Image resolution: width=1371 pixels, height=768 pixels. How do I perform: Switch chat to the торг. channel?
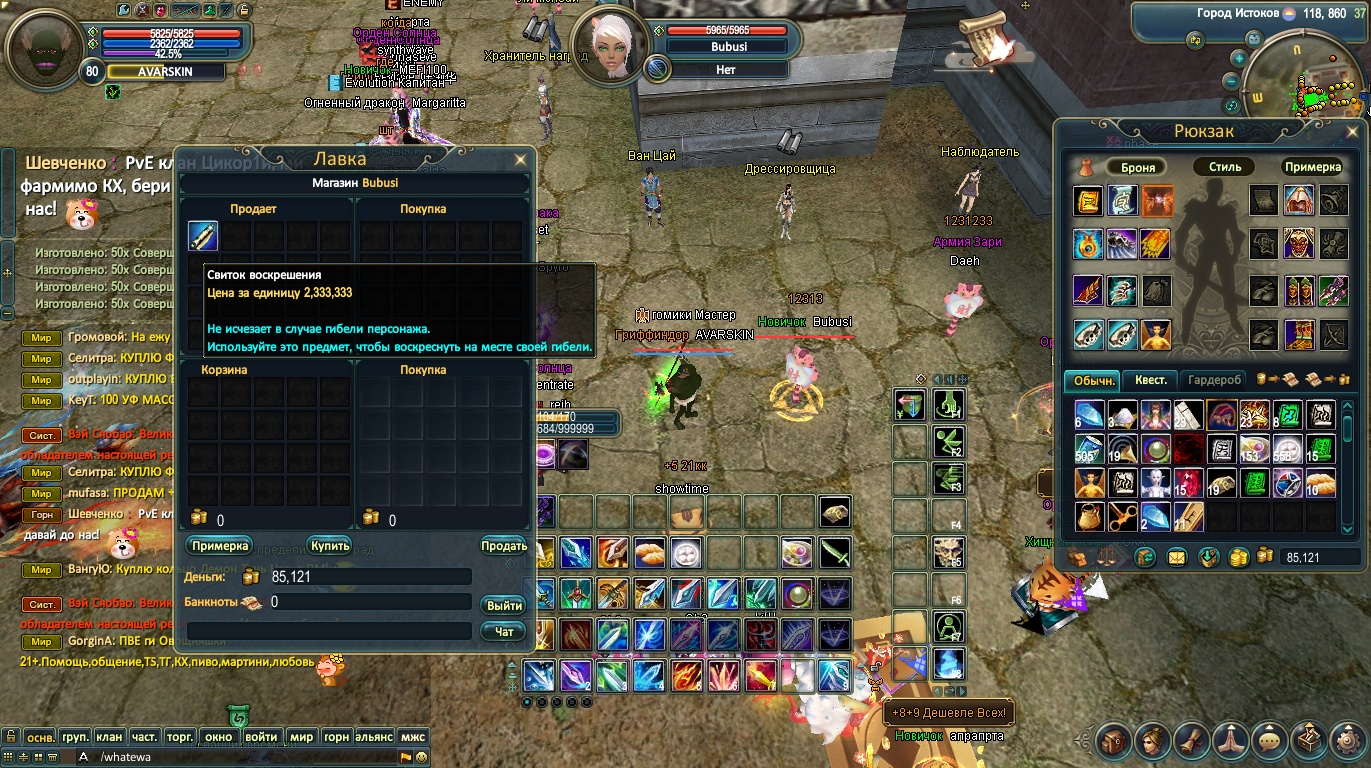[x=179, y=737]
